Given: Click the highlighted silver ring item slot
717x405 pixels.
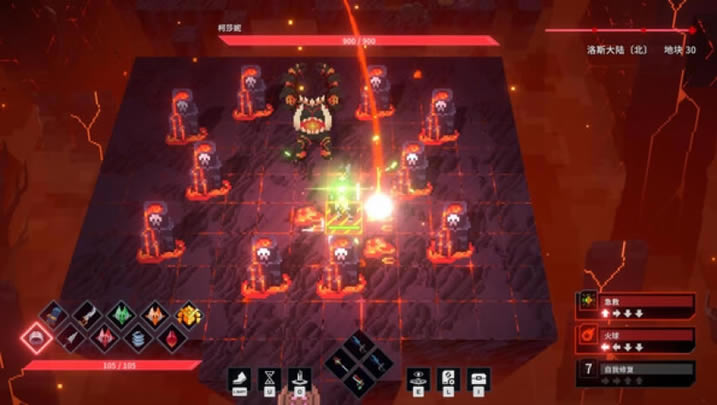Looking at the screenshot, I should coord(37,337).
